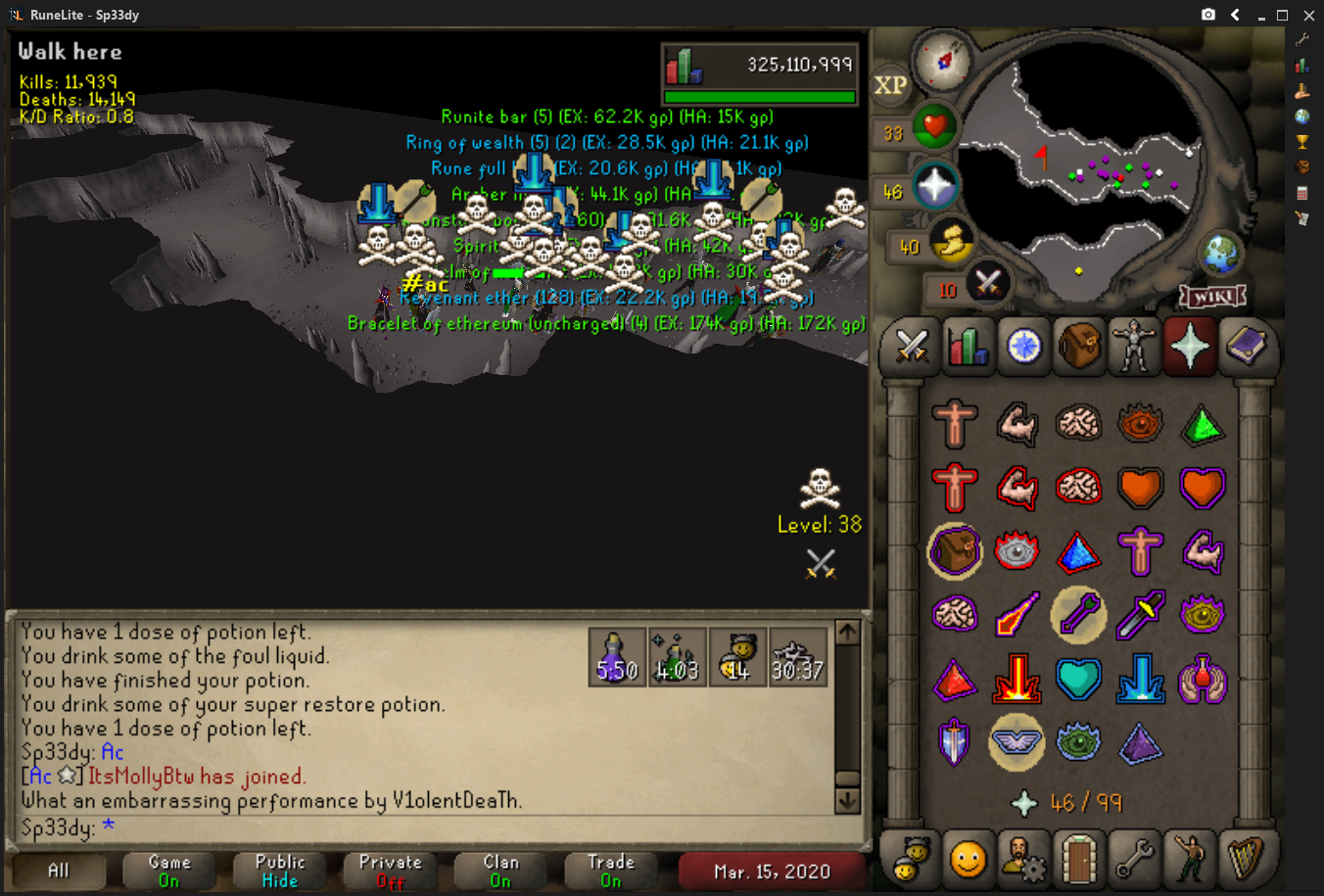Open the Logout door tab
Viewport: 1324px width, 896px height.
[1079, 859]
